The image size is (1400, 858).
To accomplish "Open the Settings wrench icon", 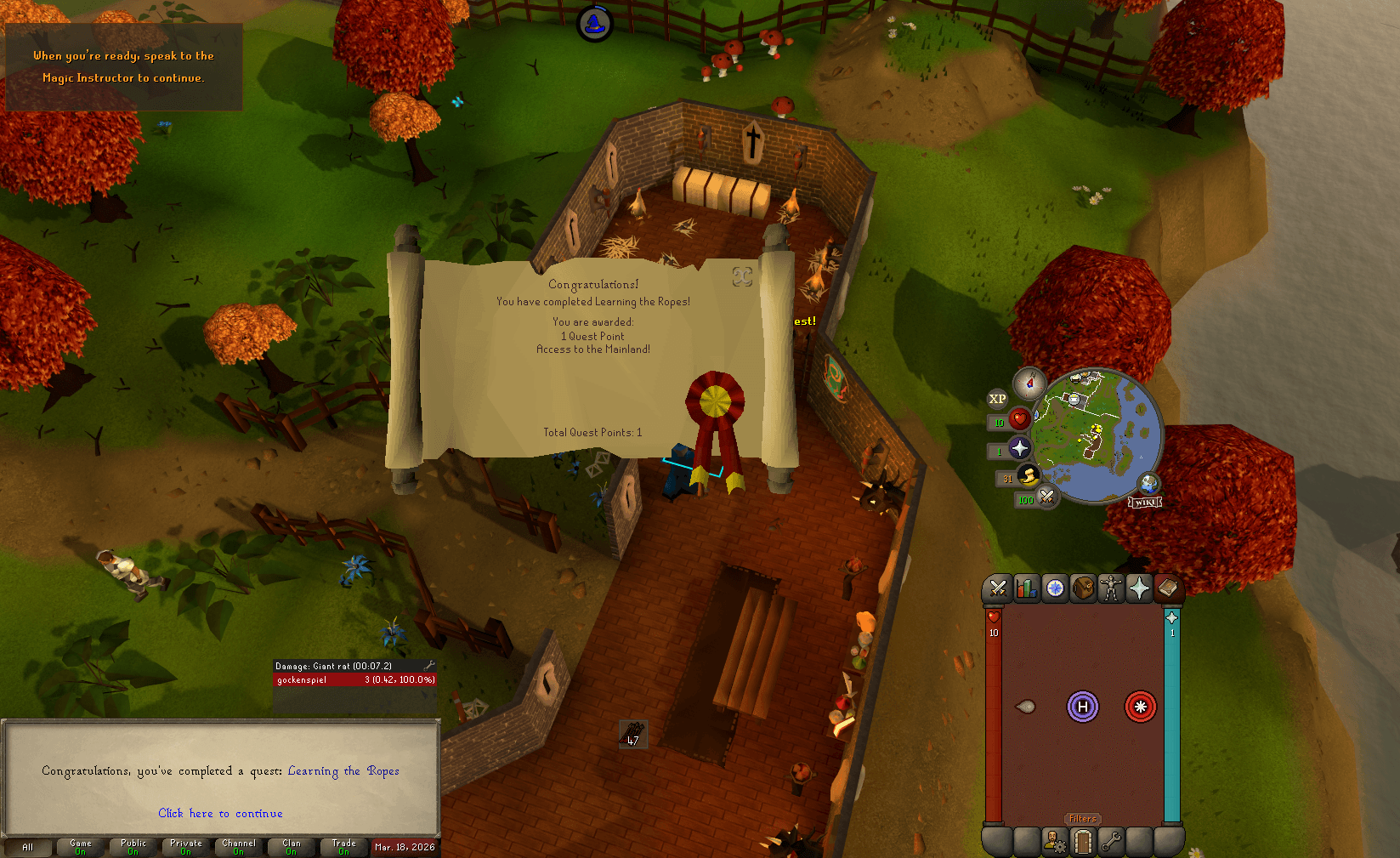I will coord(1111,841).
